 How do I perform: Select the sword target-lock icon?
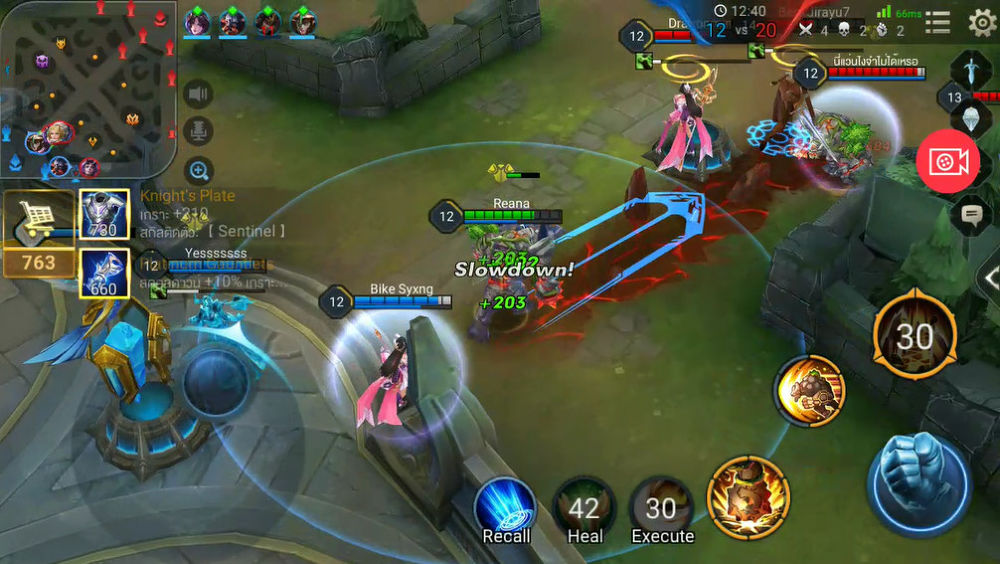point(970,68)
